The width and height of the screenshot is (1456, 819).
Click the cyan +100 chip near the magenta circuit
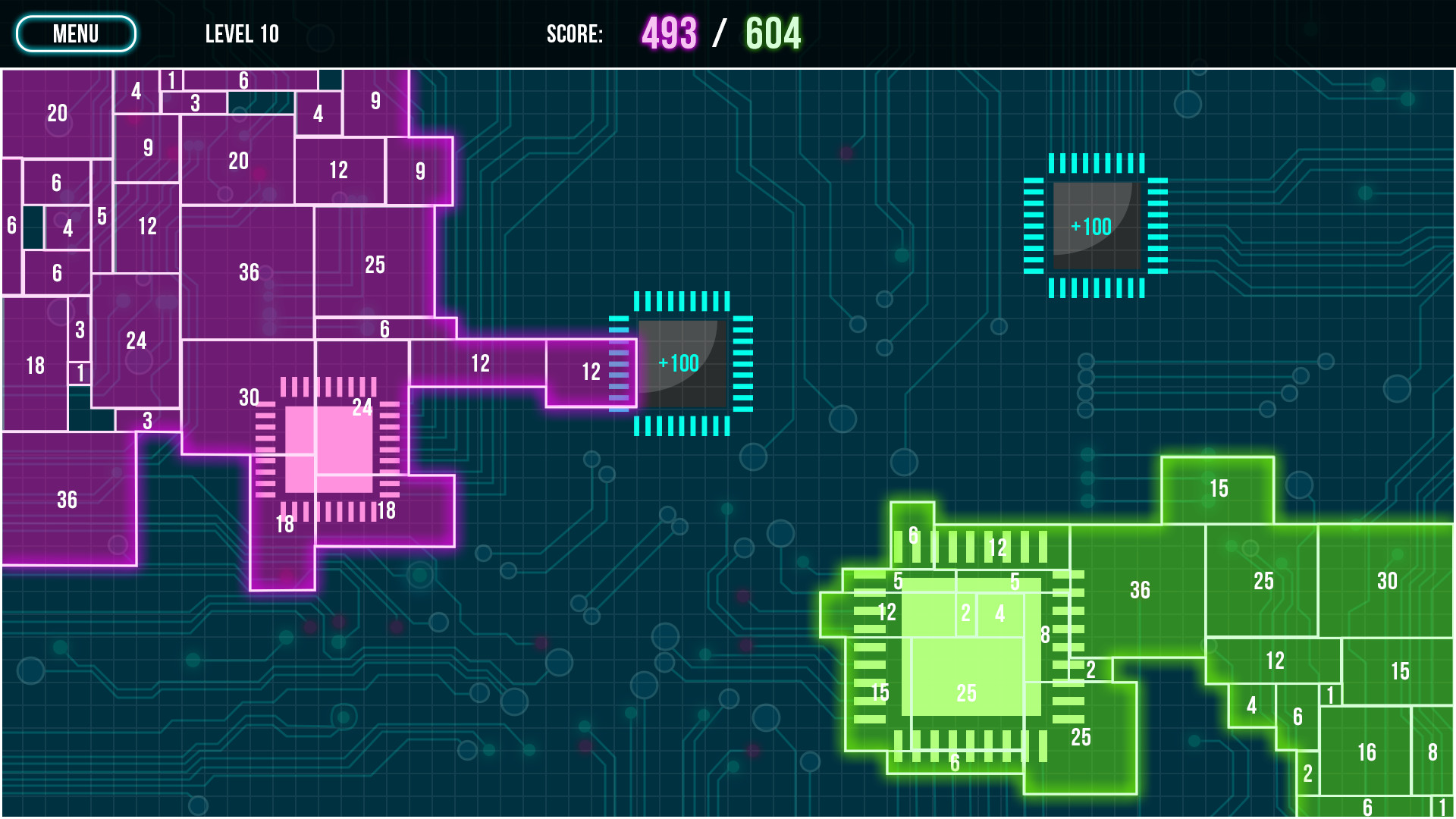682,363
